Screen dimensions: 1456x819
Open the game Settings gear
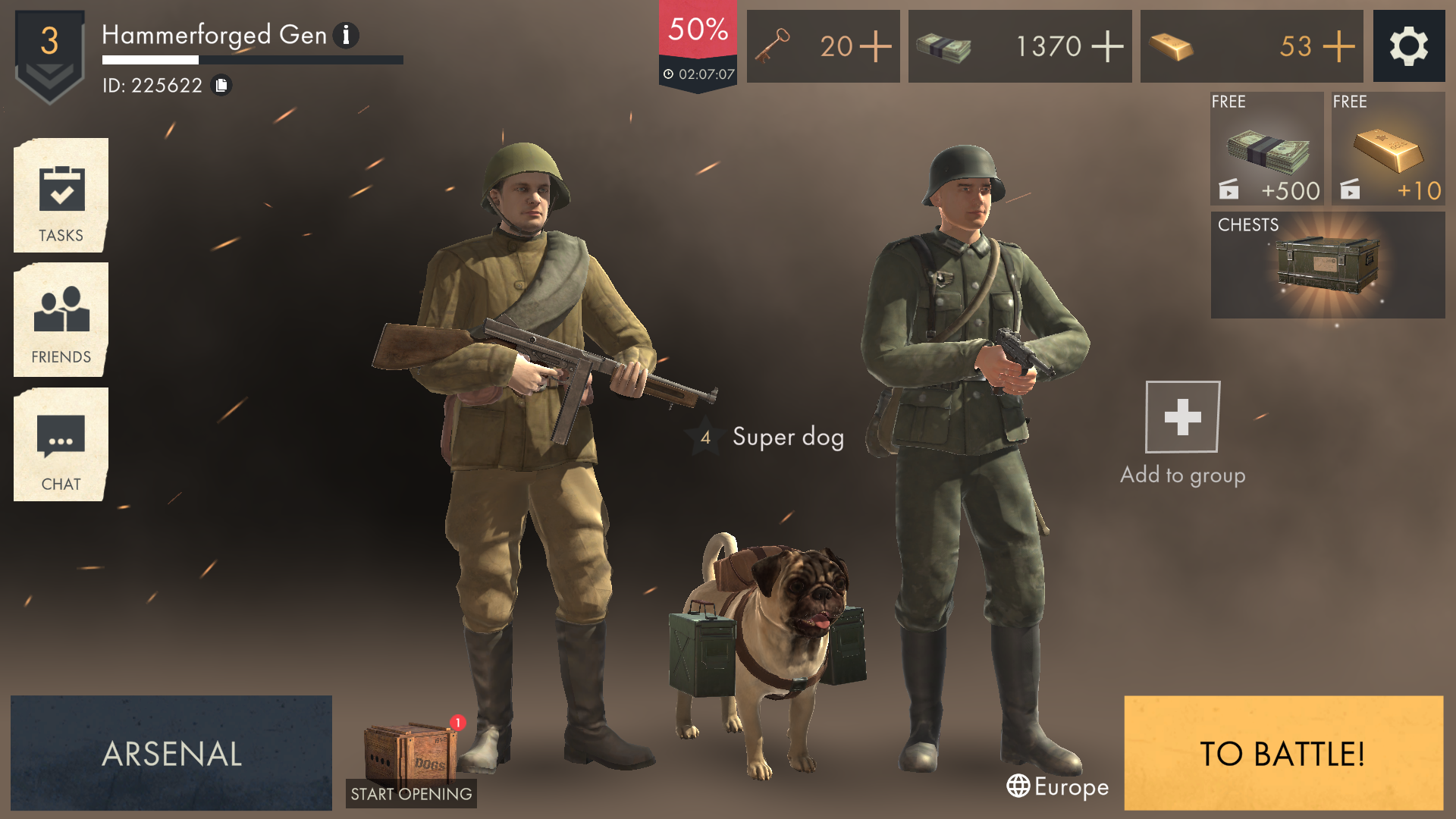pyautogui.click(x=1409, y=46)
